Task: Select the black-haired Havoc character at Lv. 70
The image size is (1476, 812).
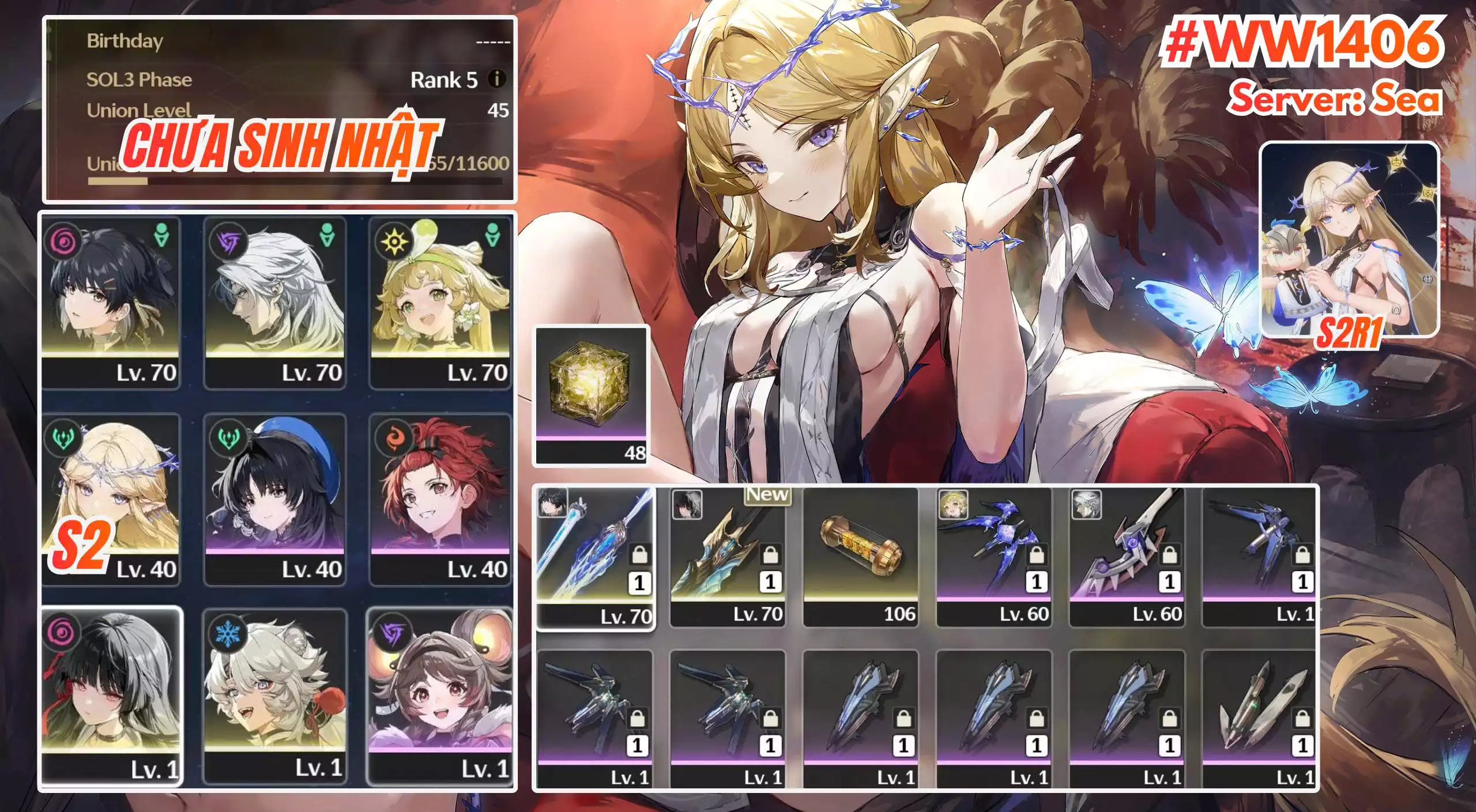Action: 111,302
